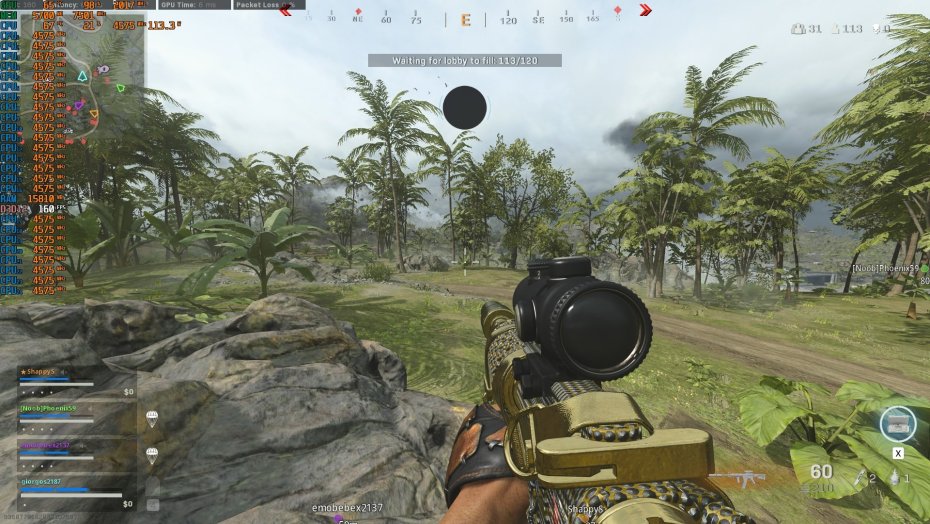Viewport: 930px width, 524px height.
Task: Select the field upgrade box icon
Action: 897,423
